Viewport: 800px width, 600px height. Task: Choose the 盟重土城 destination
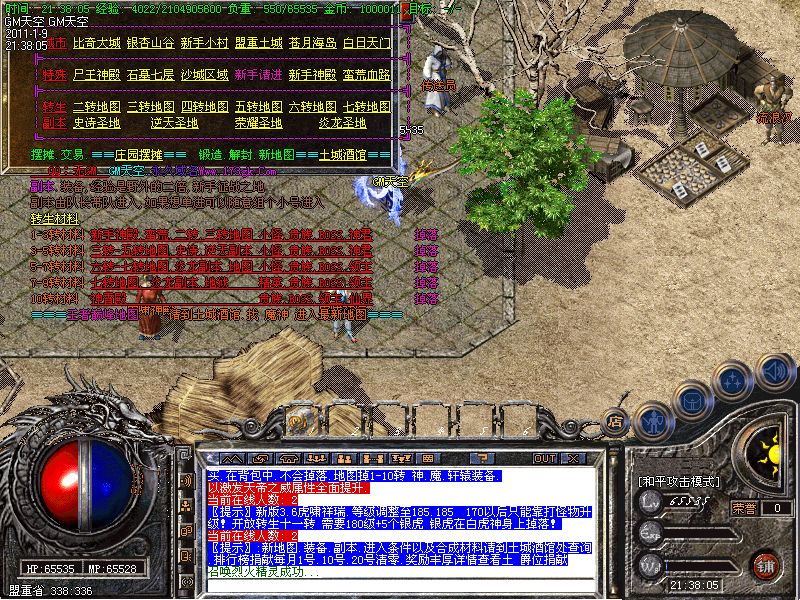[259, 43]
